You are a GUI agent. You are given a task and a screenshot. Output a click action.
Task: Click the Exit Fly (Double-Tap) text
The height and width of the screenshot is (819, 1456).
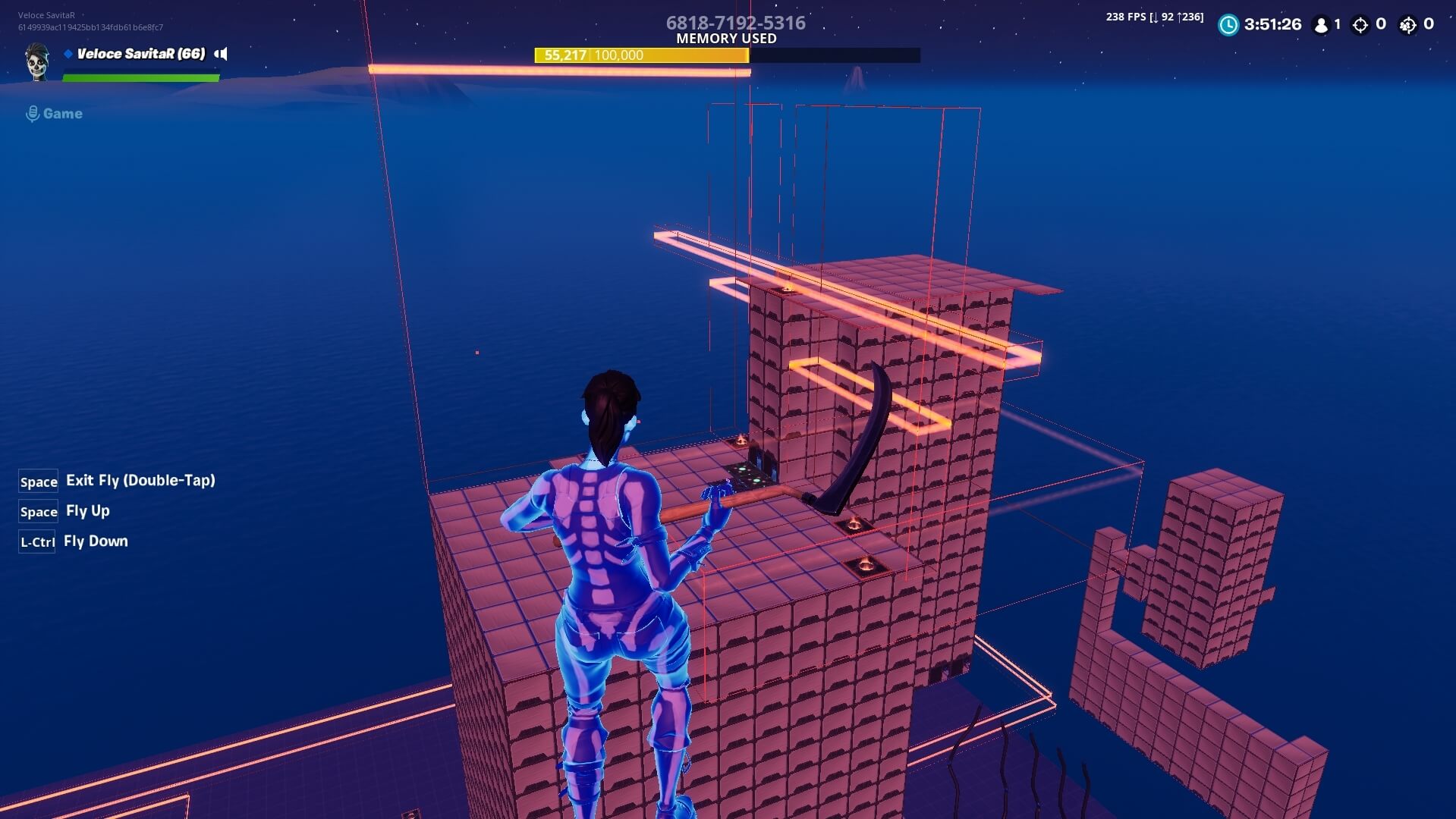[x=140, y=480]
